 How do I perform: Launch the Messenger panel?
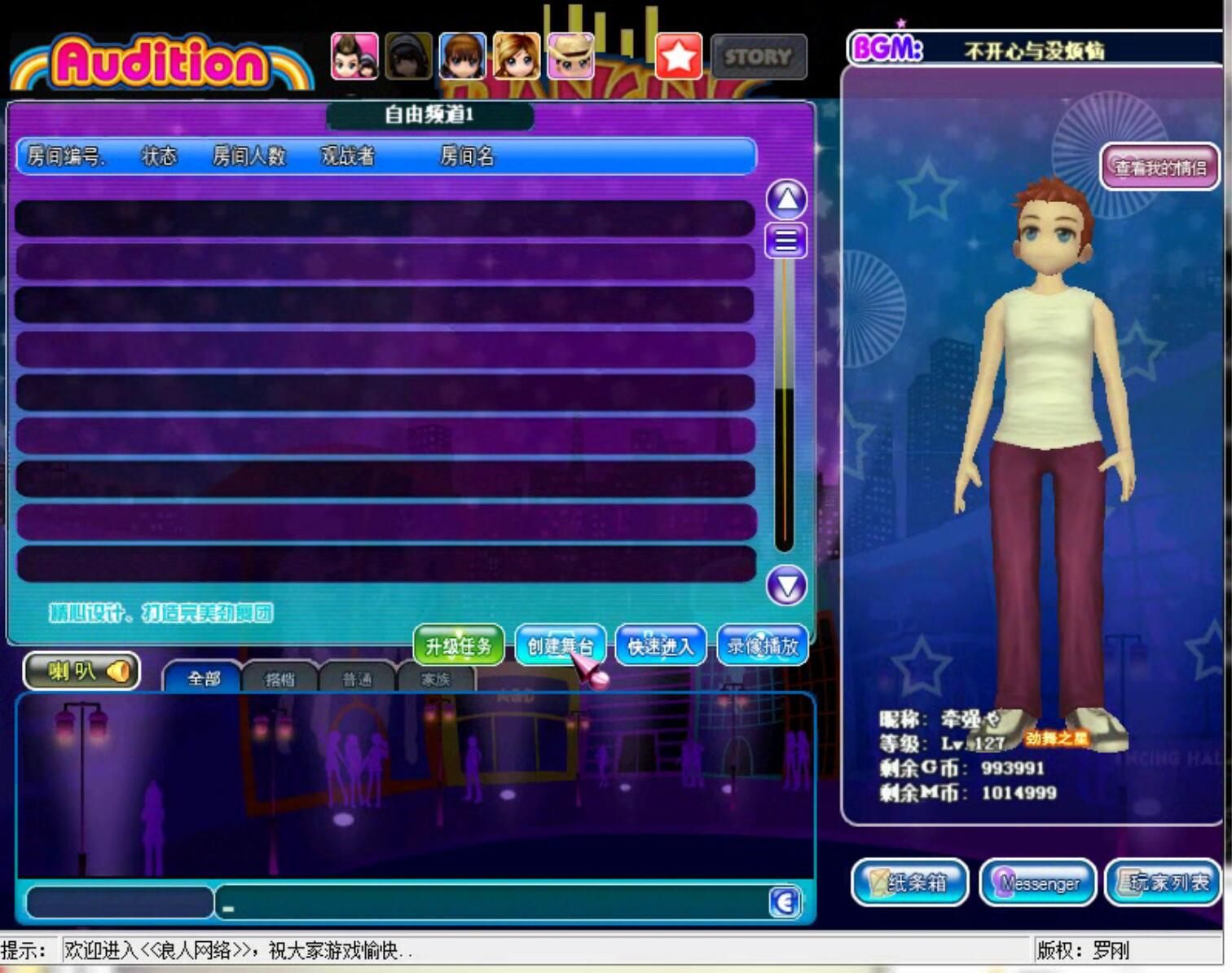[x=1037, y=883]
